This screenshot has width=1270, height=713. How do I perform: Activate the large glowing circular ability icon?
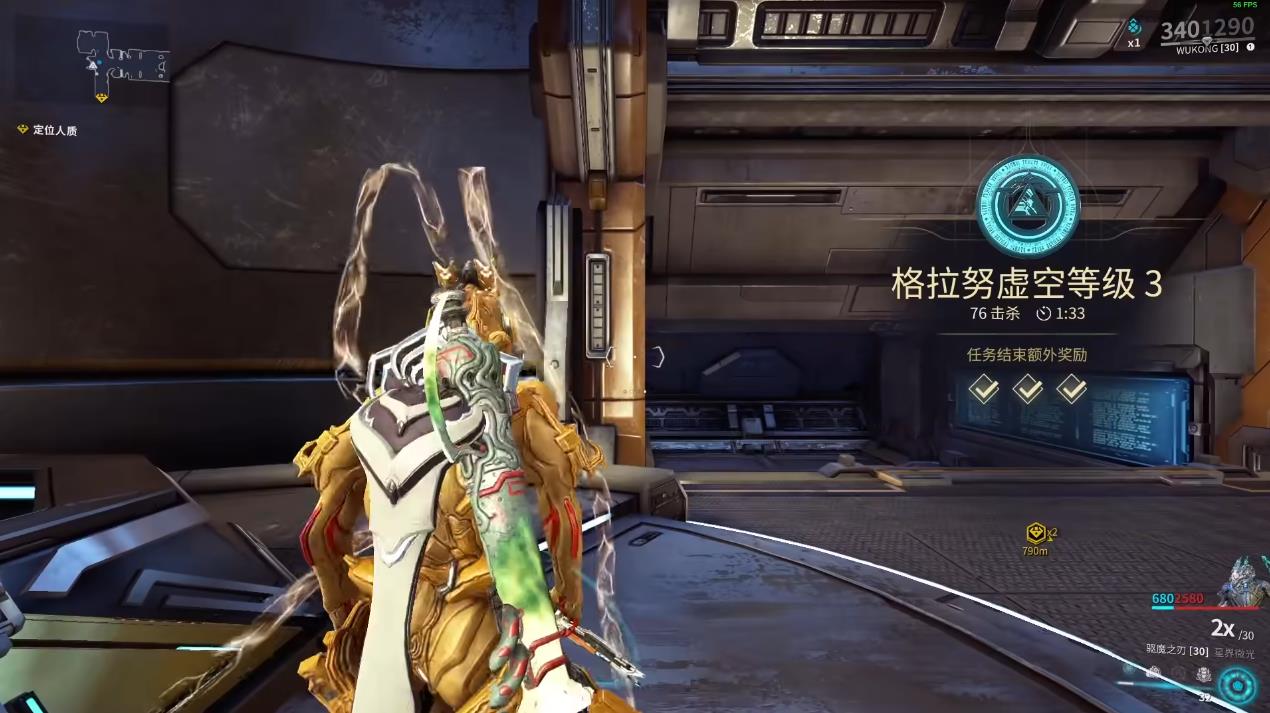[1238, 686]
